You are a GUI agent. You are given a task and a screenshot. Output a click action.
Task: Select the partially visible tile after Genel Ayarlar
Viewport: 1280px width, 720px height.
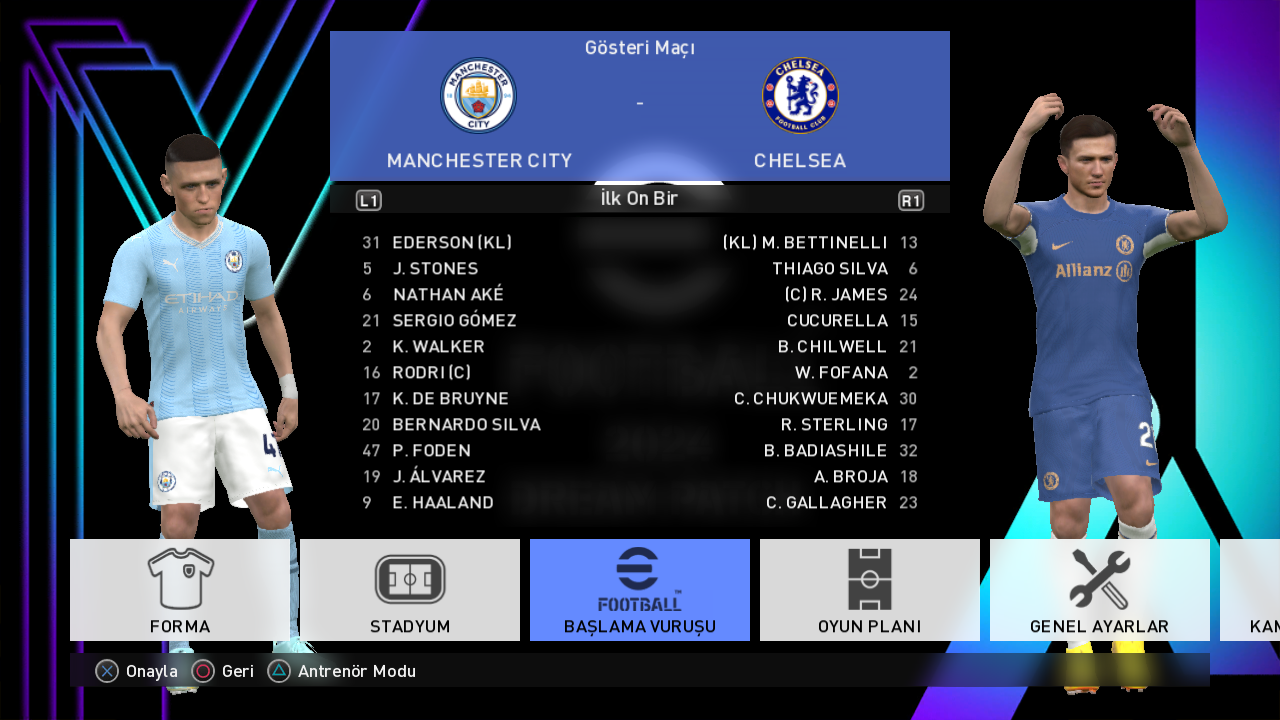click(x=1251, y=590)
